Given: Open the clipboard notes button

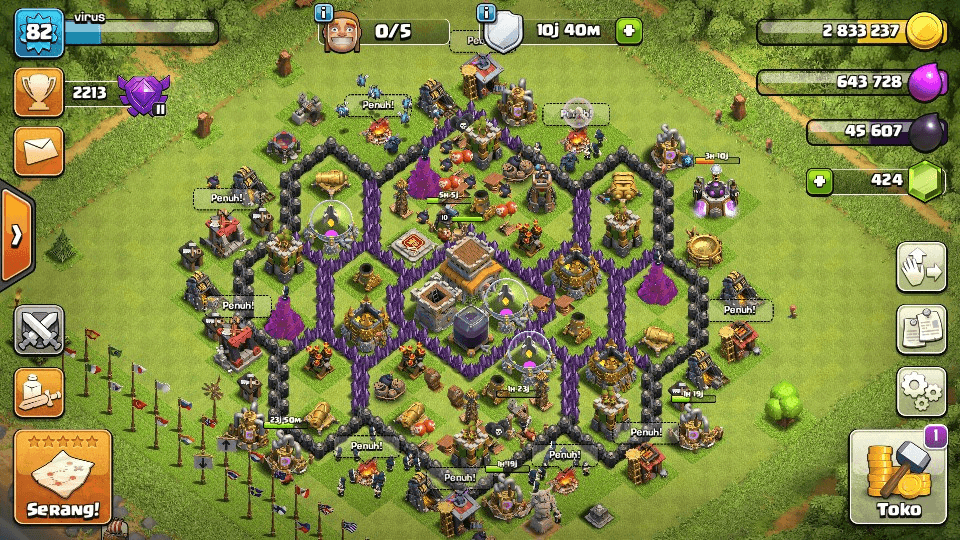Looking at the screenshot, I should (921, 329).
